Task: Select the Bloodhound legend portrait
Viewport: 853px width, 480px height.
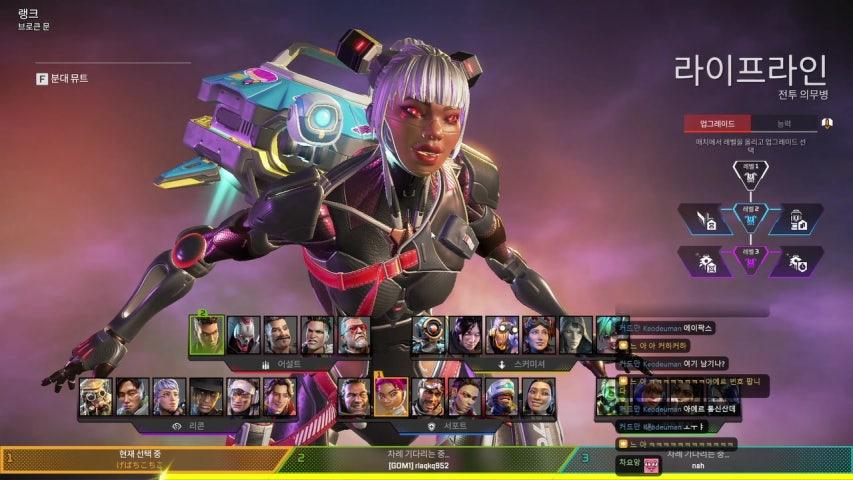Action: 97,396
